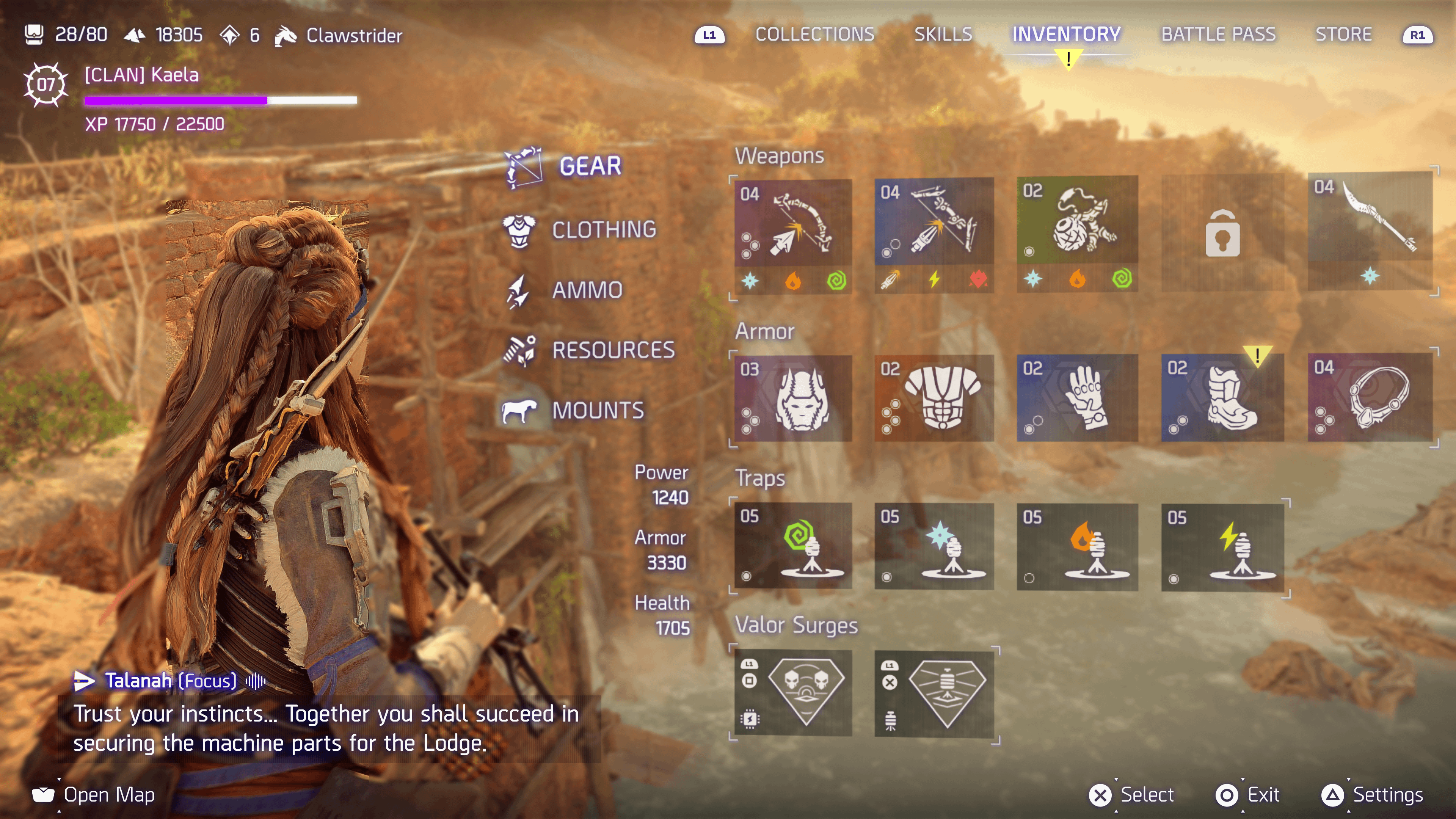Select the Clothing category

[604, 230]
